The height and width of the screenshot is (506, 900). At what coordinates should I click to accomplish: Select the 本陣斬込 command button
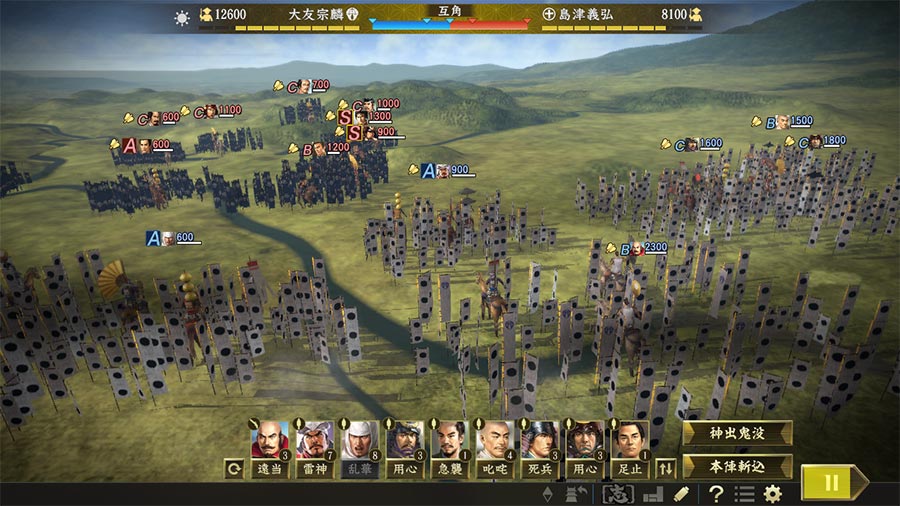(737, 466)
